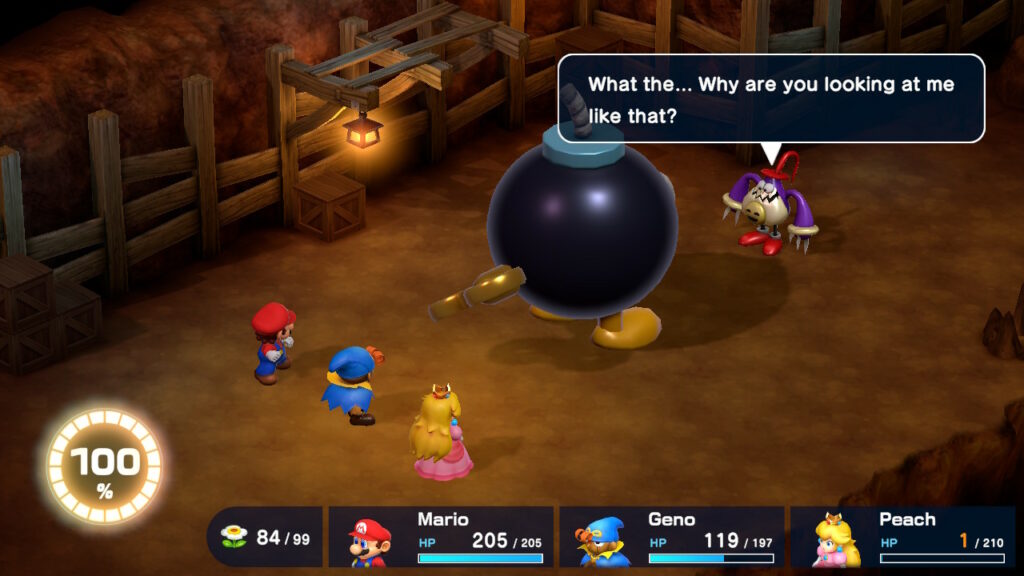This screenshot has width=1024, height=576.
Task: Select Peach's party status panel
Action: 902,537
